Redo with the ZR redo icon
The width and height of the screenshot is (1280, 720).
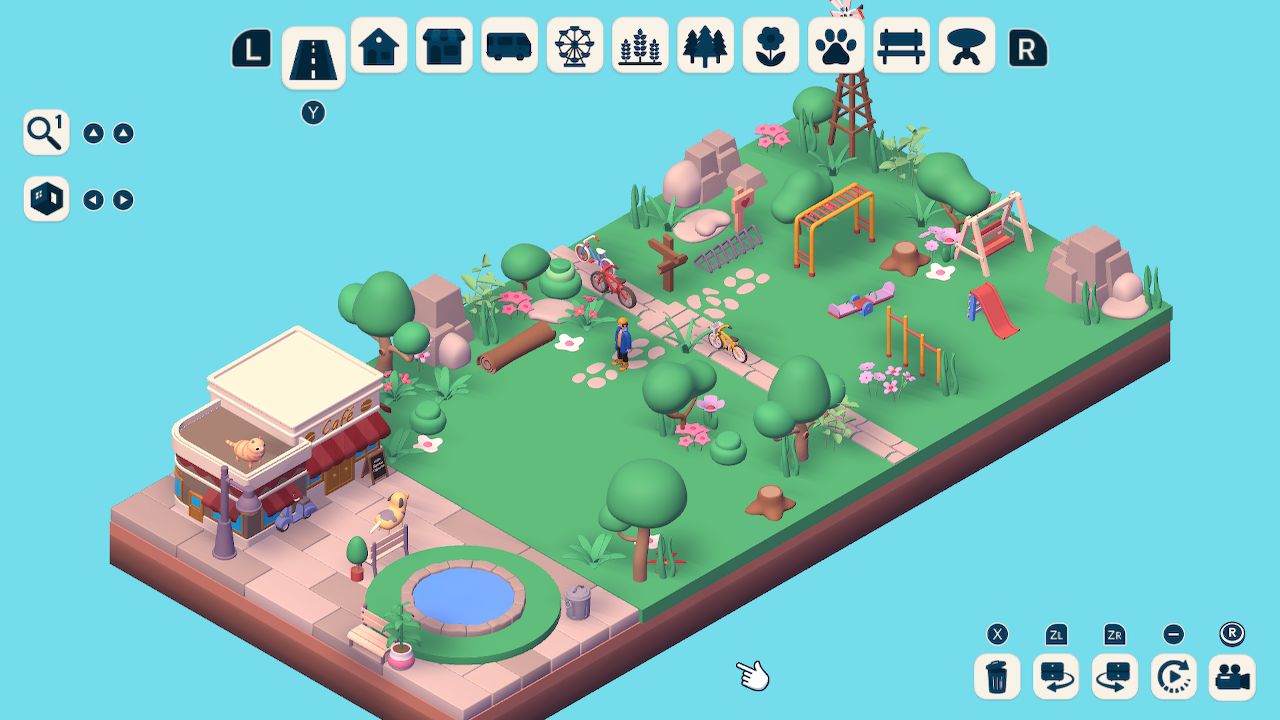pos(1114,677)
